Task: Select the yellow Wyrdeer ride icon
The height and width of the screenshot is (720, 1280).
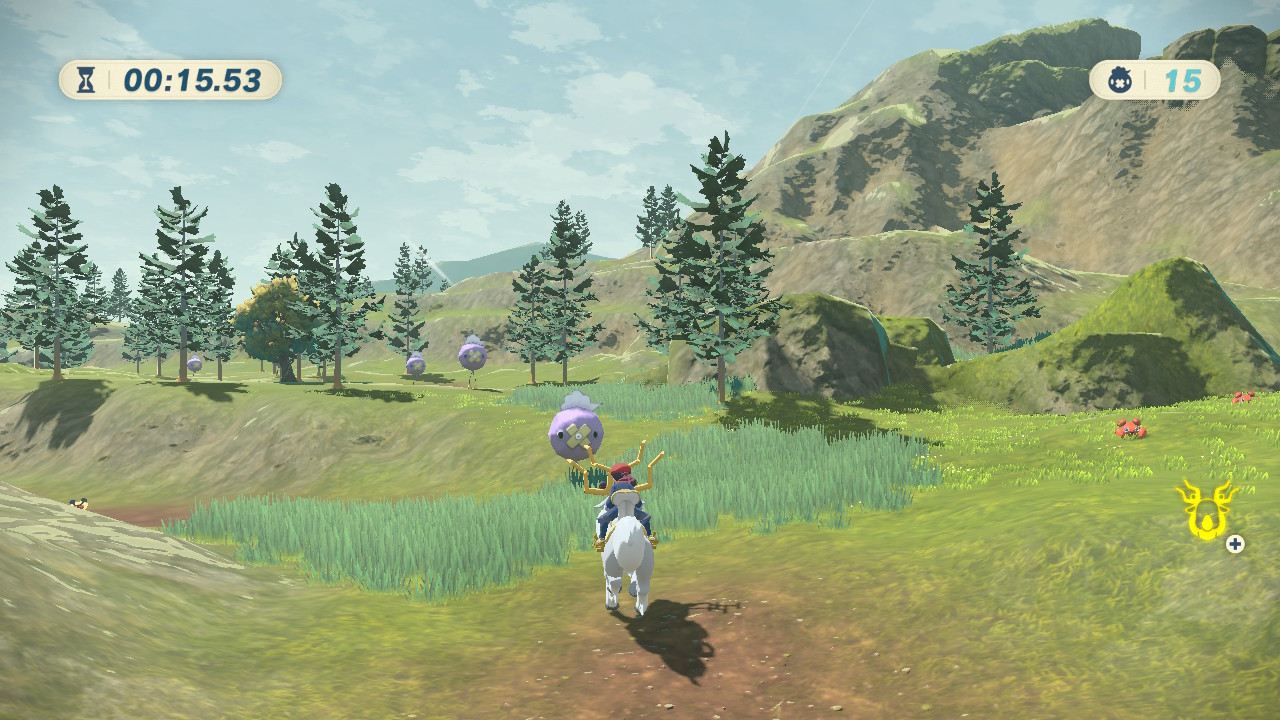Action: 1204,509
